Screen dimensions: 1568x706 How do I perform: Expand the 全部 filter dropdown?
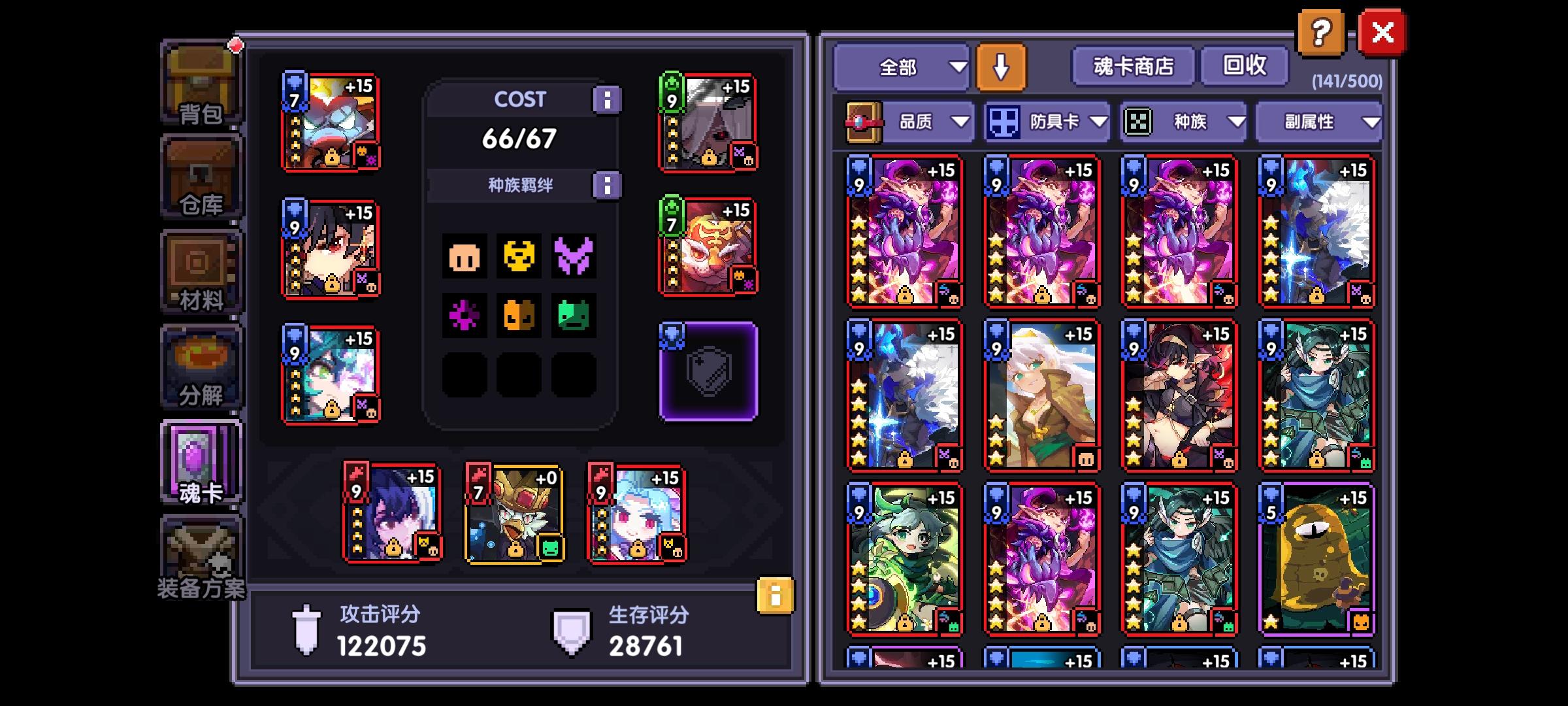[x=900, y=65]
